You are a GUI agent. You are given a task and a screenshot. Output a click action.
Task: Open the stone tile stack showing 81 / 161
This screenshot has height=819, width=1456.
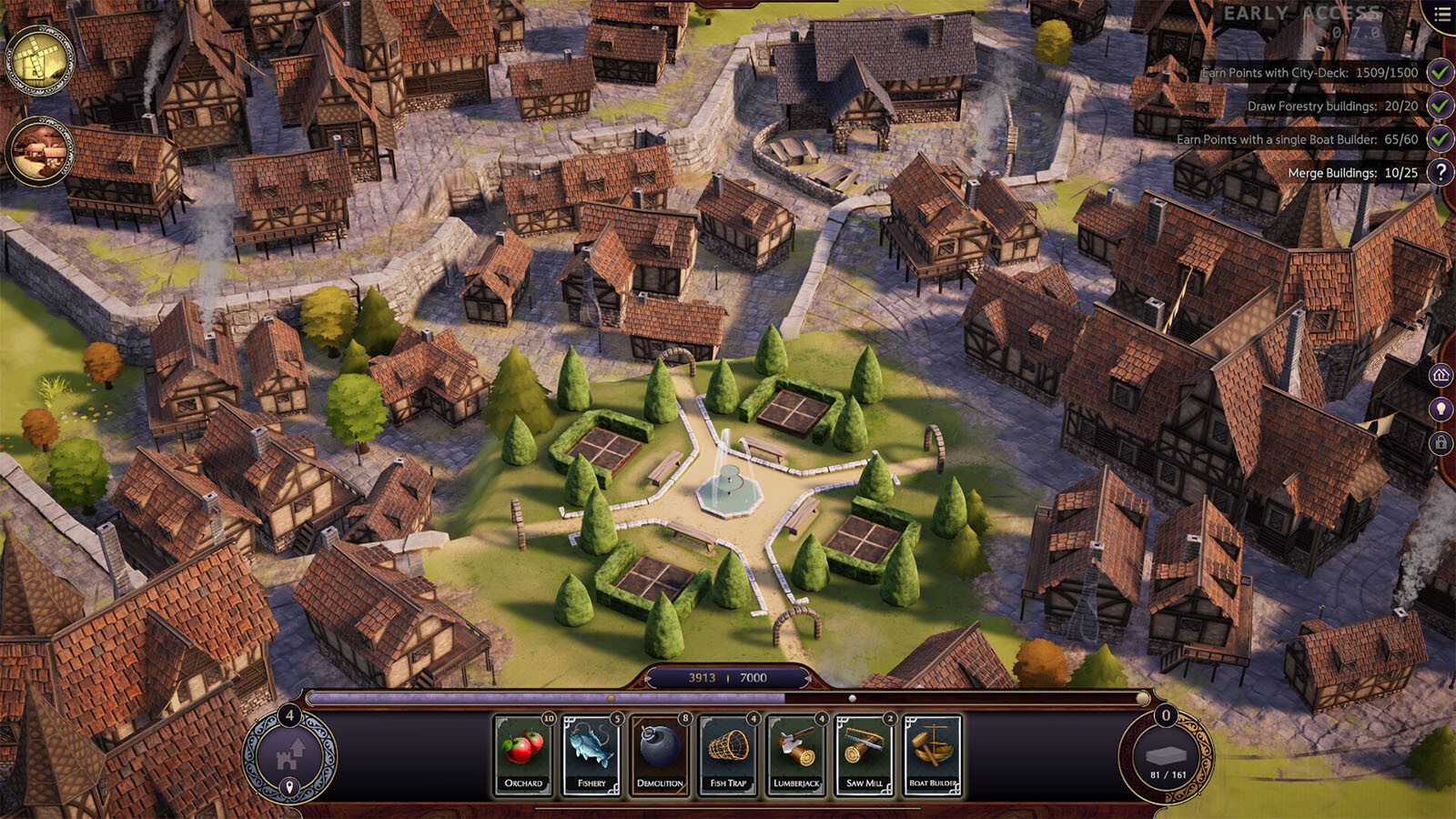coord(1166,757)
